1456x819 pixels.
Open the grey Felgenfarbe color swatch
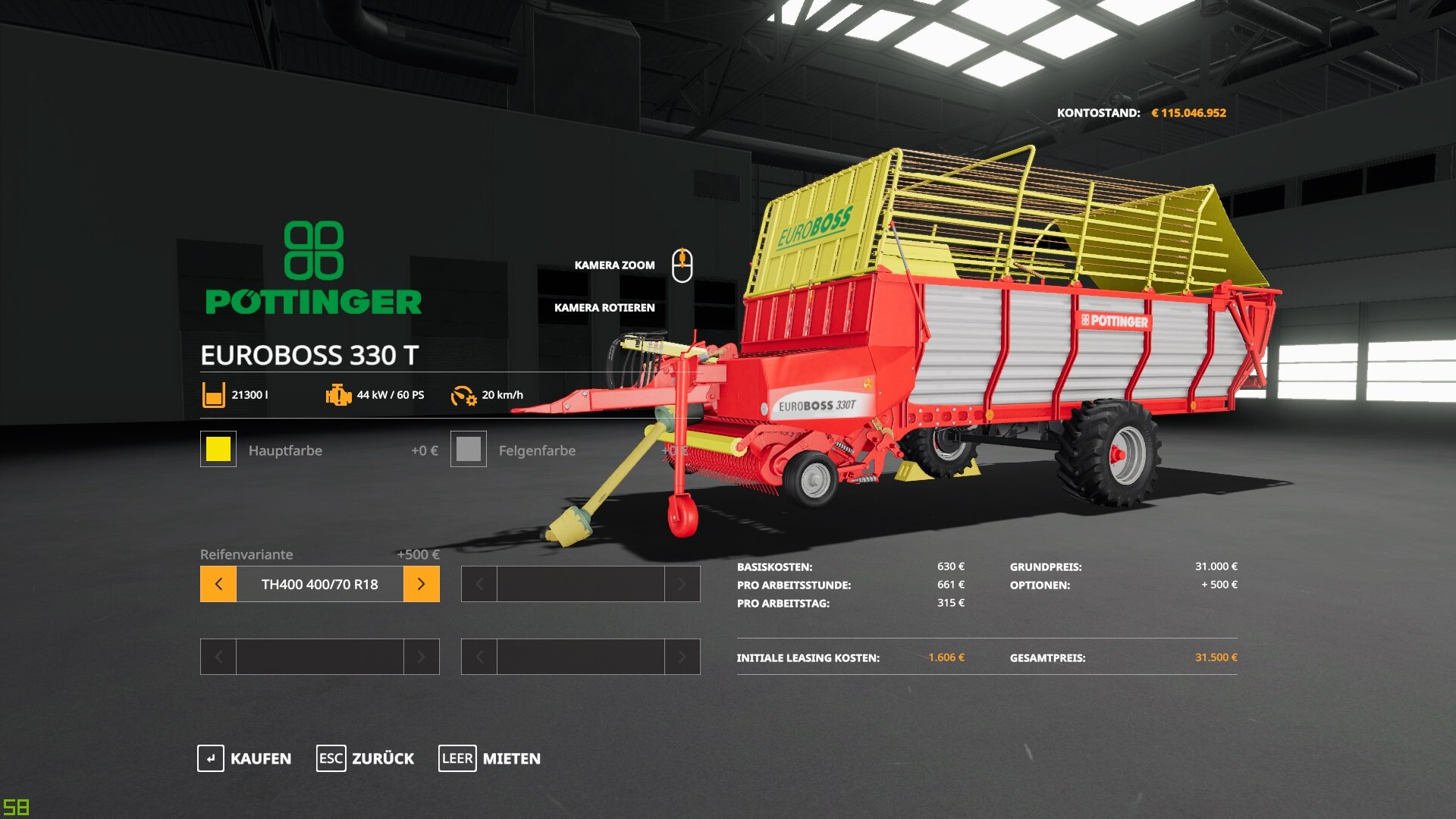(x=469, y=449)
